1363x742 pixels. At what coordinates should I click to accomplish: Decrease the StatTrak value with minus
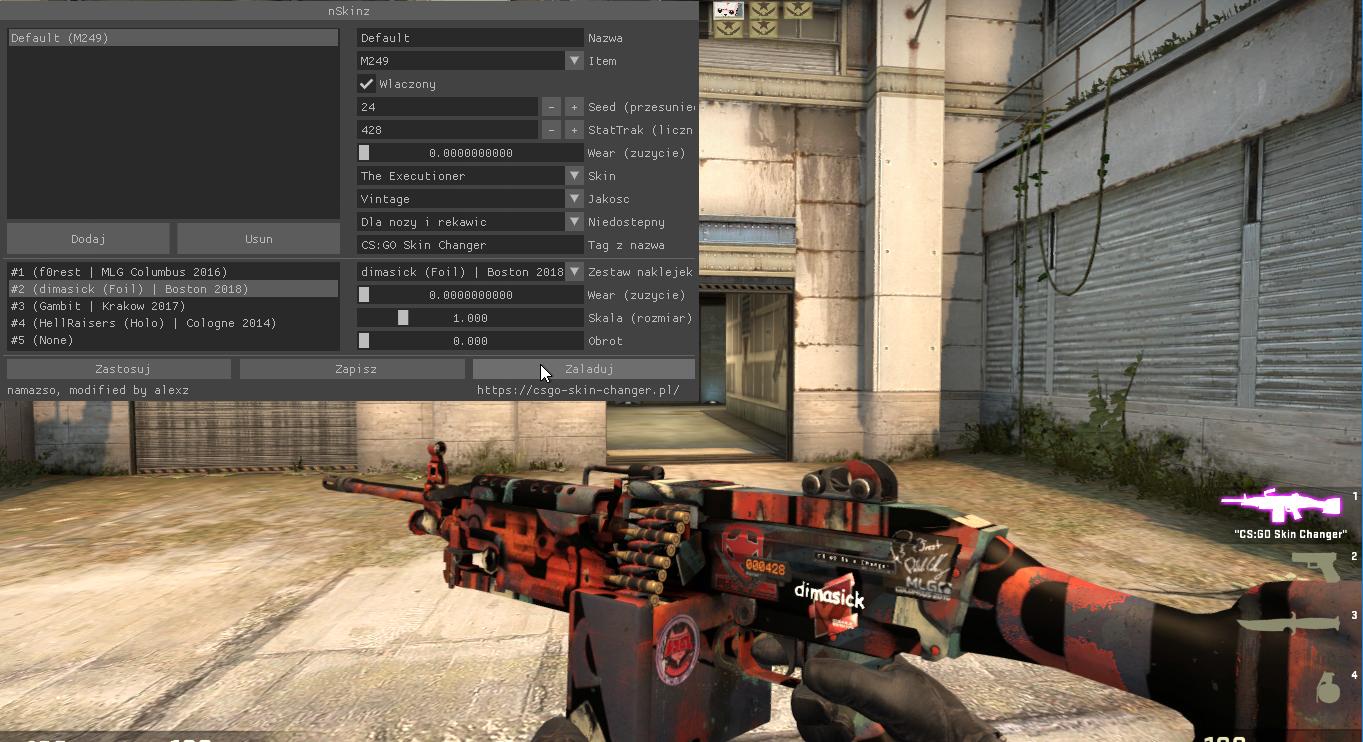point(551,130)
